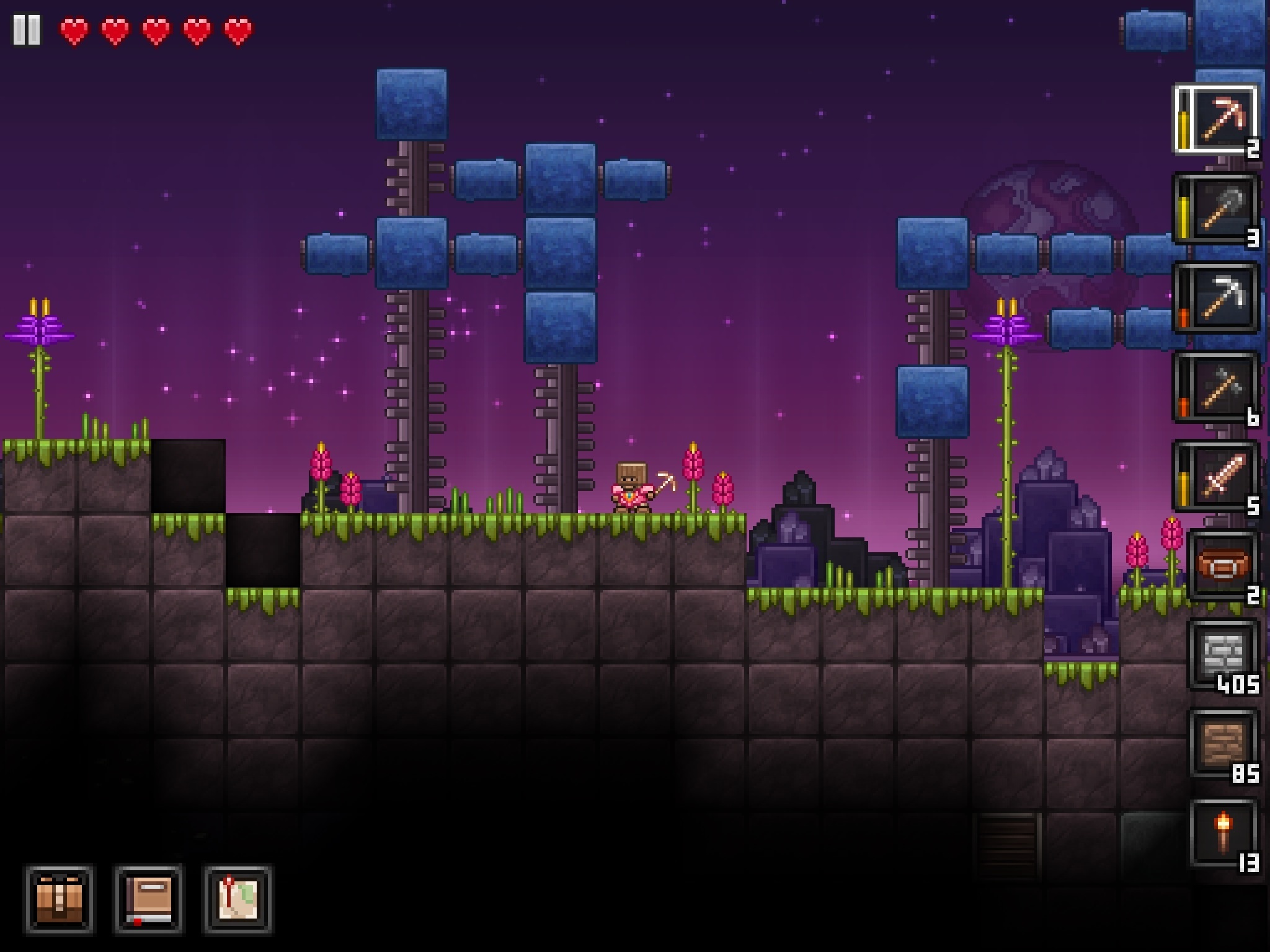Pick the leather belt item slot
1270x952 pixels.
[1222, 565]
